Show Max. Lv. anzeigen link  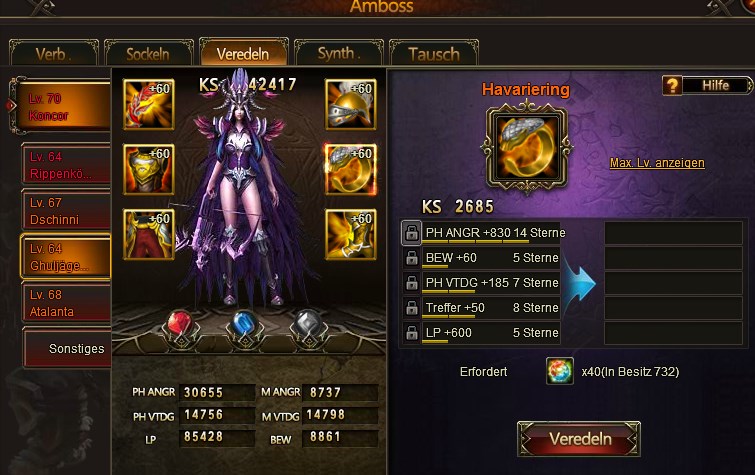tap(657, 163)
